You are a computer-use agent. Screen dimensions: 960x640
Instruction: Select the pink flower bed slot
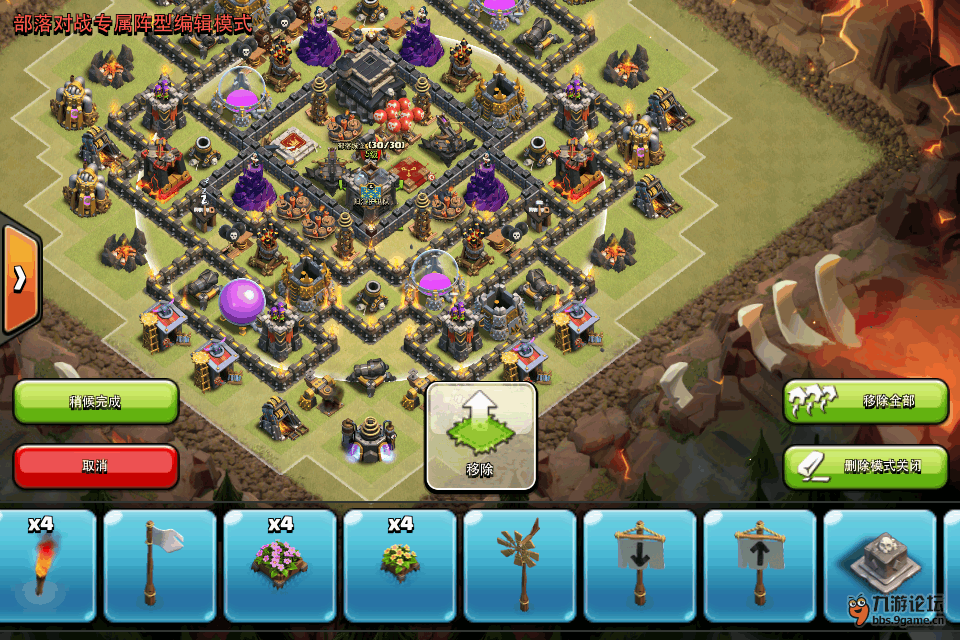click(280, 565)
